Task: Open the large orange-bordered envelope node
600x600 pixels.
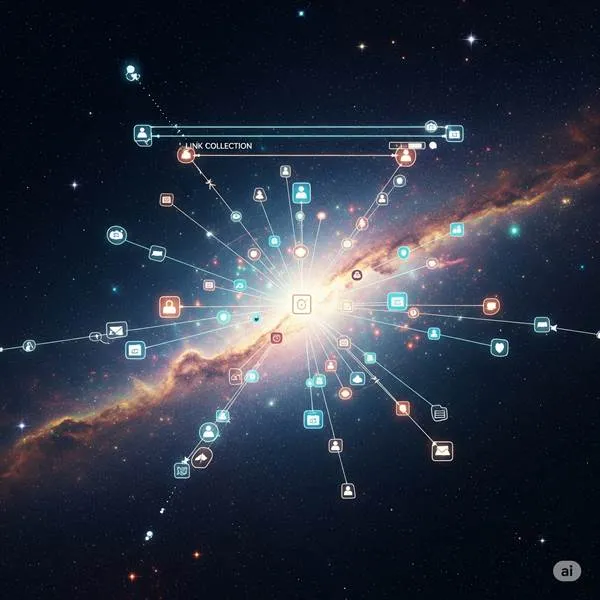Action: point(442,450)
